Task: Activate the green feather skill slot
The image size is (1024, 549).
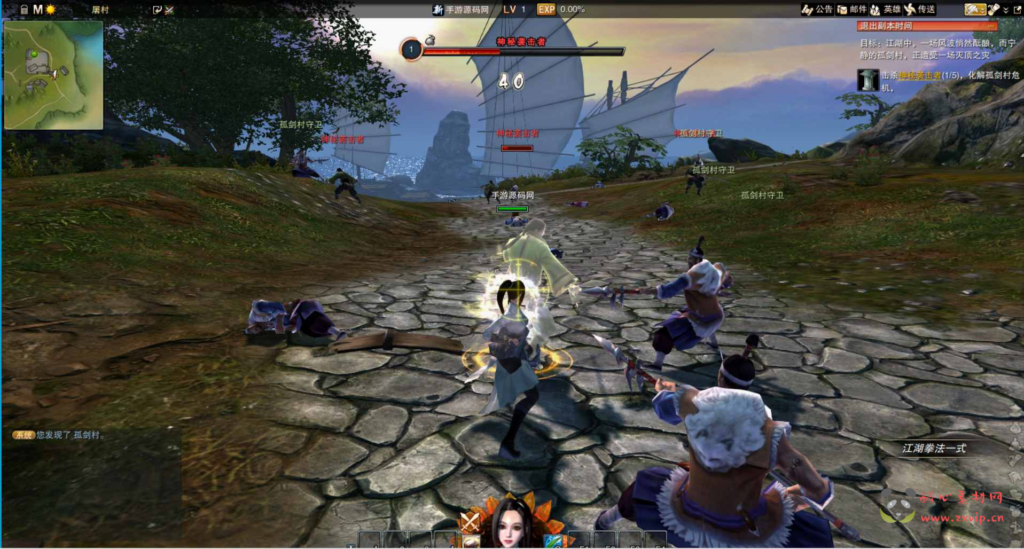Action: 553,541
